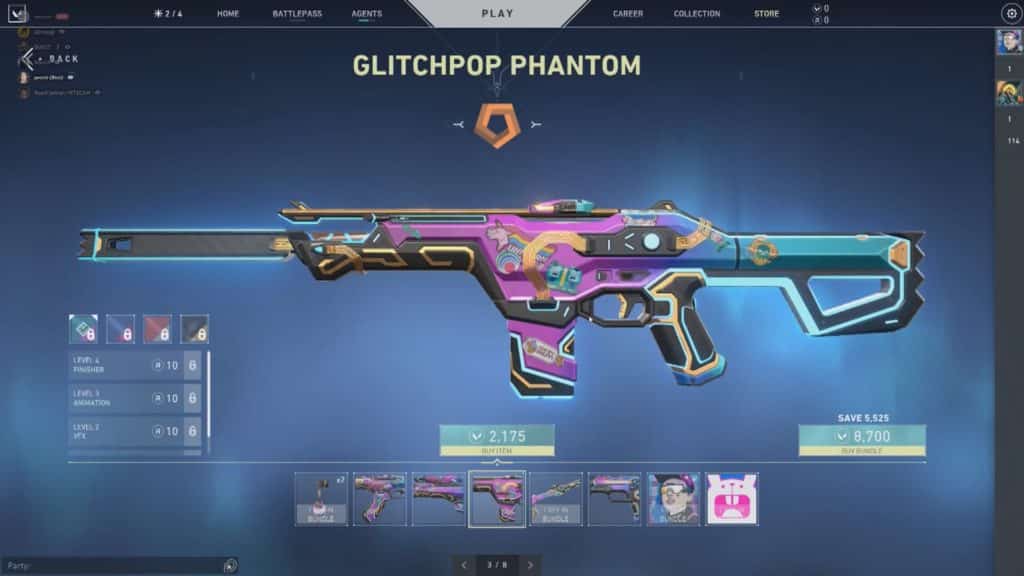
Task: Go to the previous bundle item arrow
Action: [x=464, y=565]
